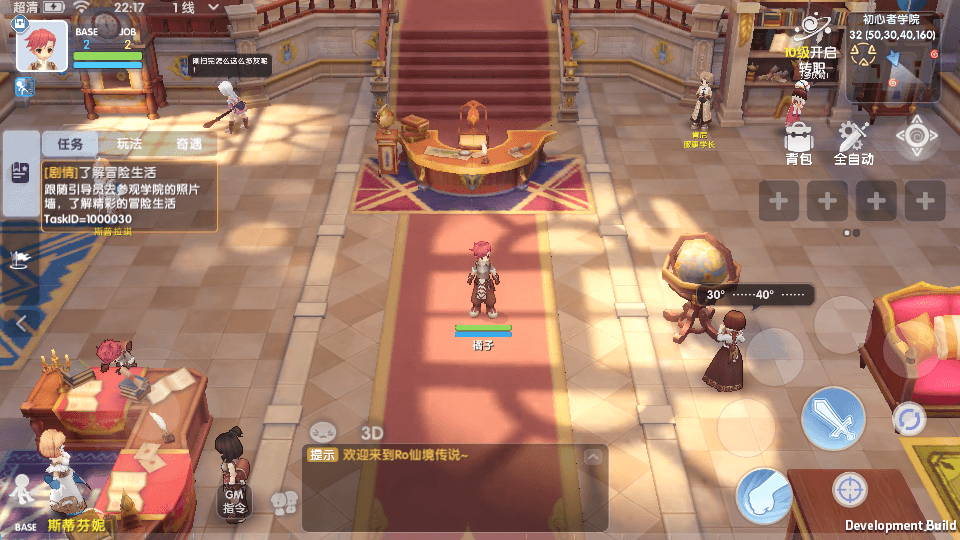
Task: Collapse the left panel with the arrow
Action: pyautogui.click(x=21, y=322)
